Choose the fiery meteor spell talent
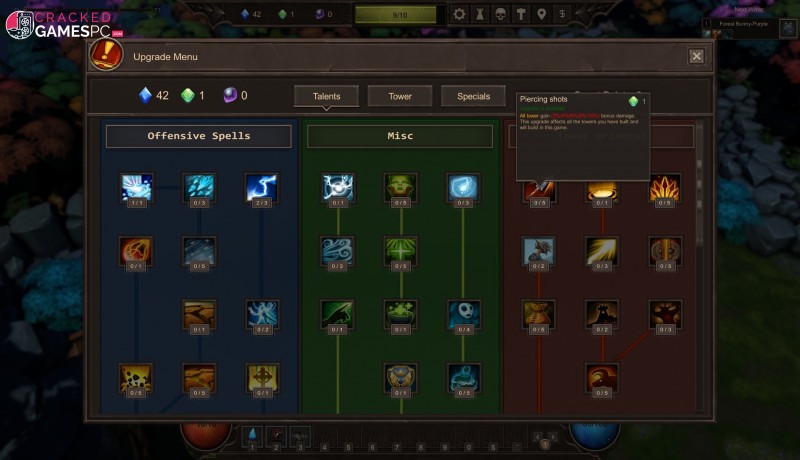 point(137,251)
